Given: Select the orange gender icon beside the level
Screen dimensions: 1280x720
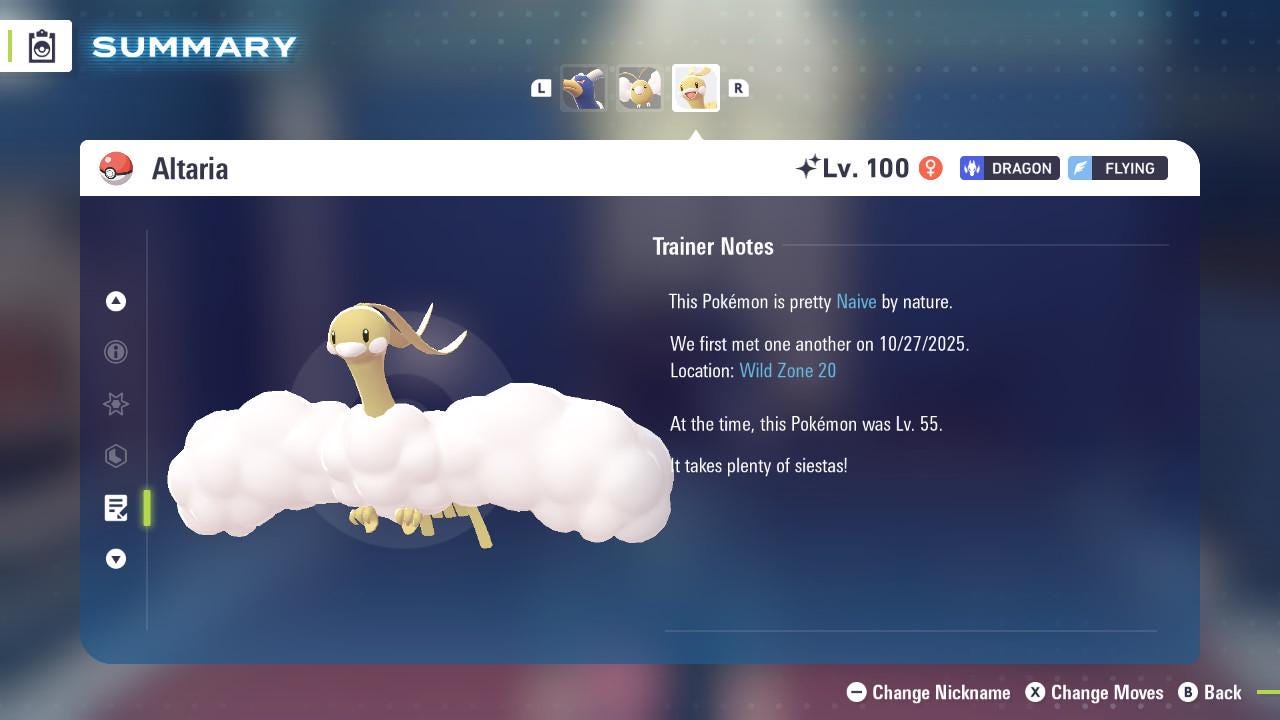Looking at the screenshot, I should [x=930, y=168].
